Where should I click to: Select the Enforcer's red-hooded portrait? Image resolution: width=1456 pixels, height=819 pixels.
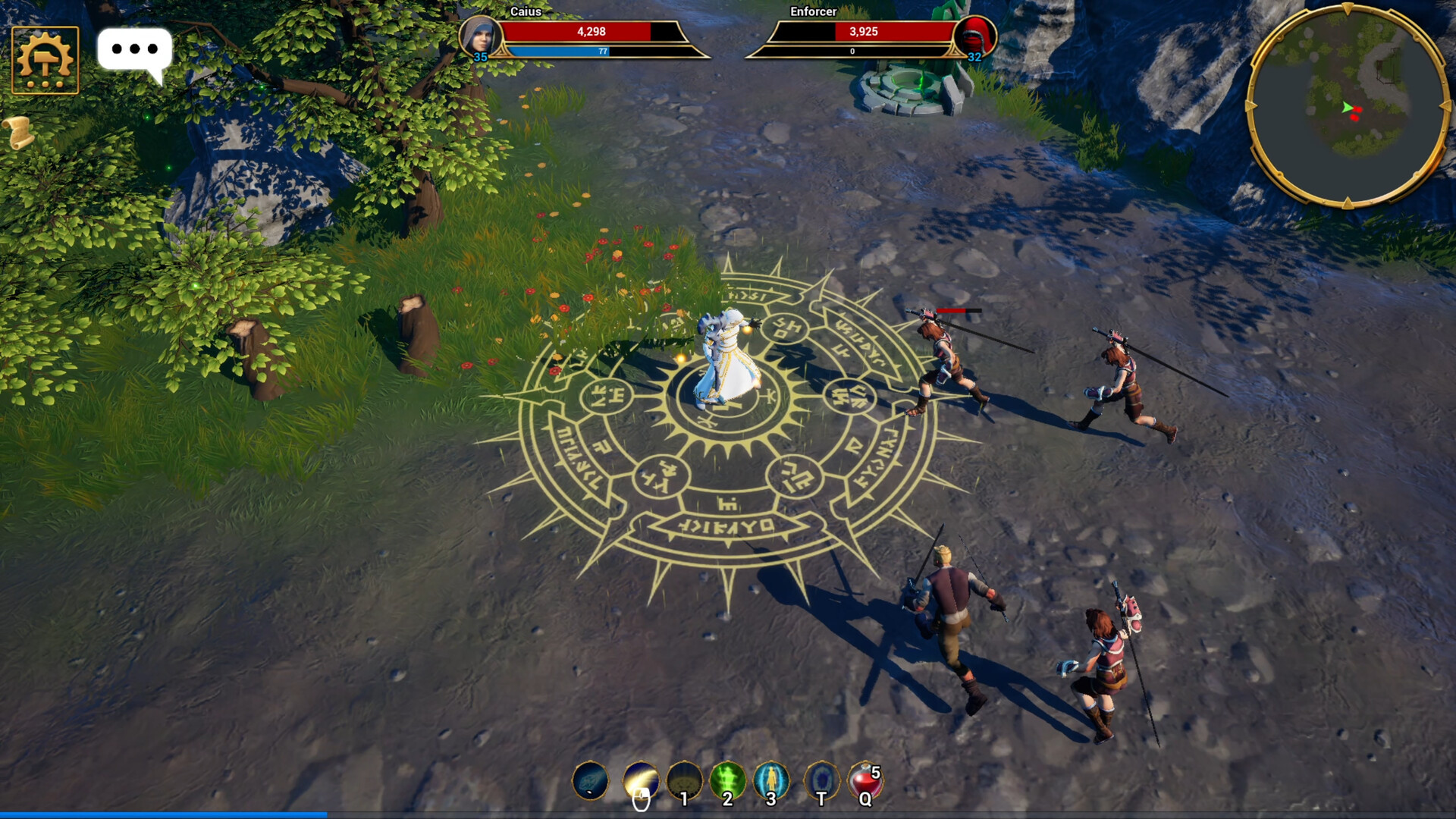pos(975,36)
